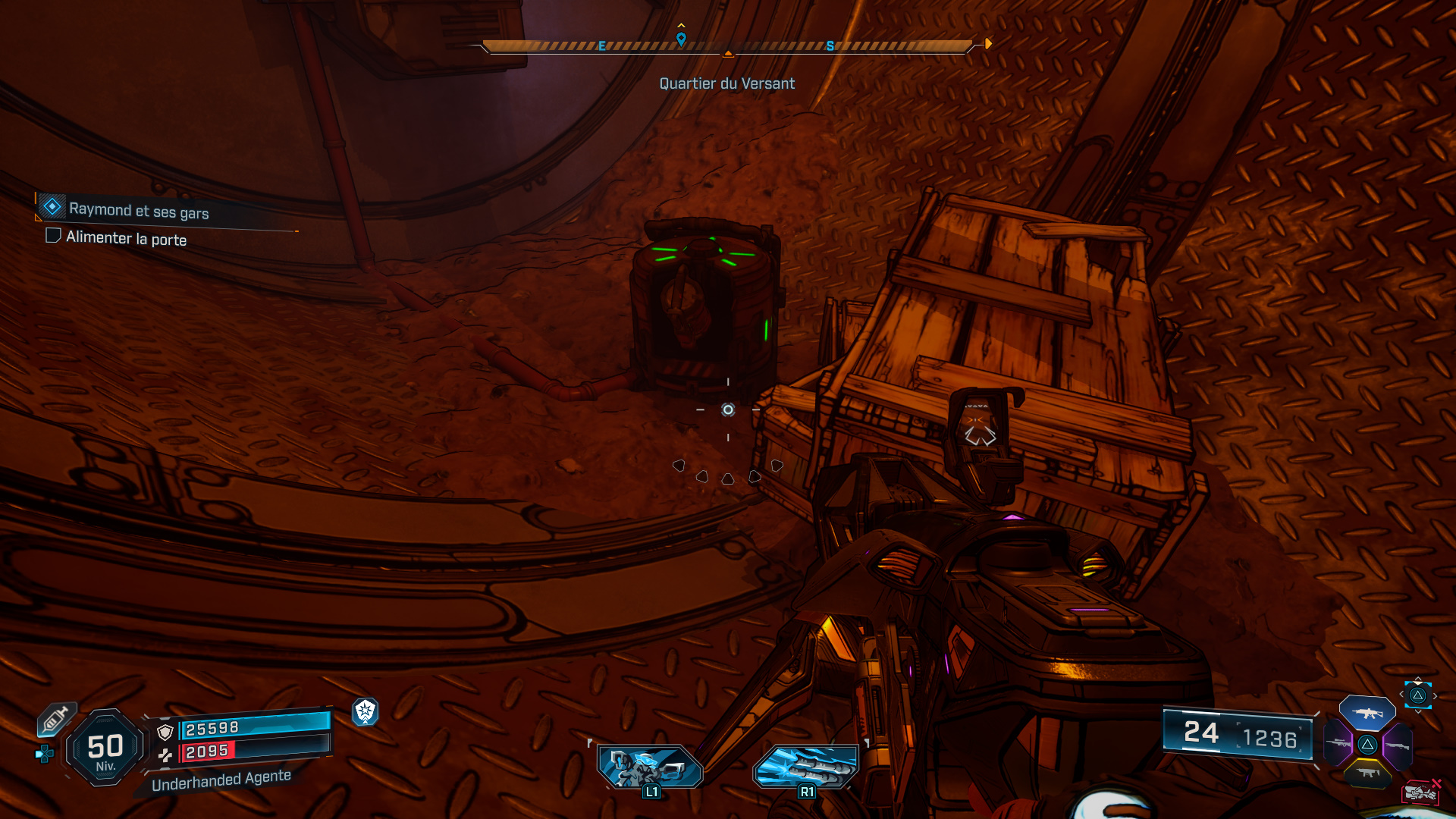Select the sniper rifle weapon slot
1456x819 pixels.
1338,745
